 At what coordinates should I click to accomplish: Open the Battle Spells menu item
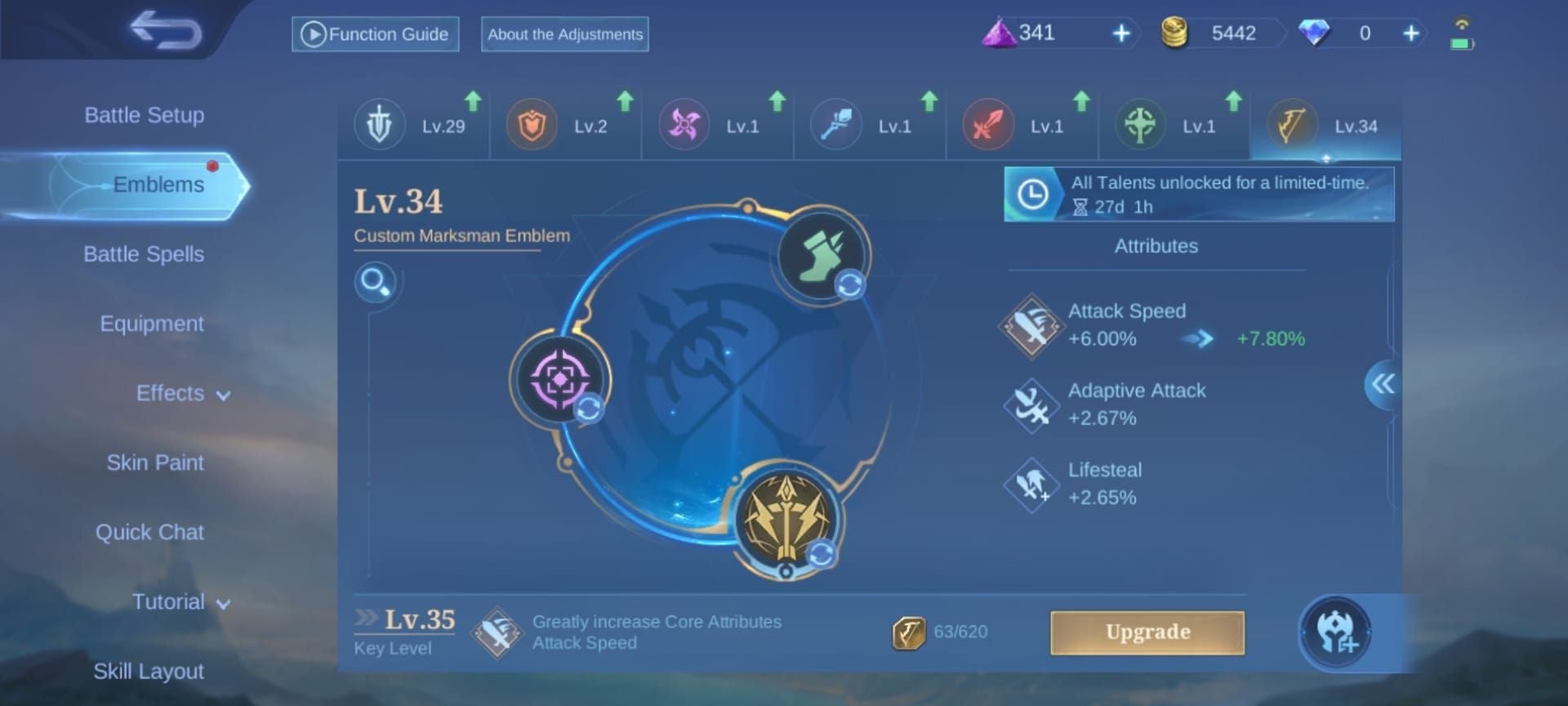click(144, 254)
